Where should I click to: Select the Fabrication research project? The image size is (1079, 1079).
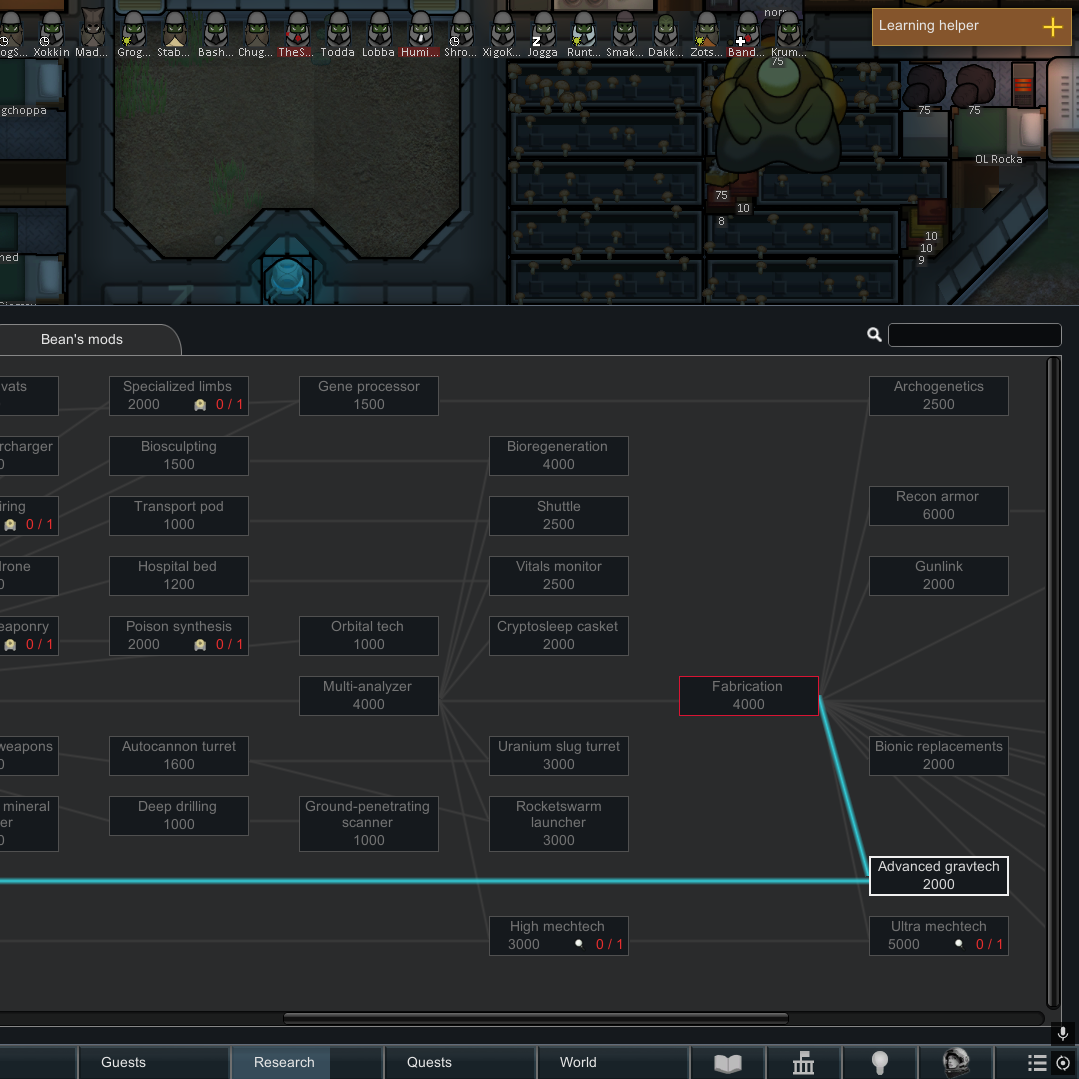[748, 695]
